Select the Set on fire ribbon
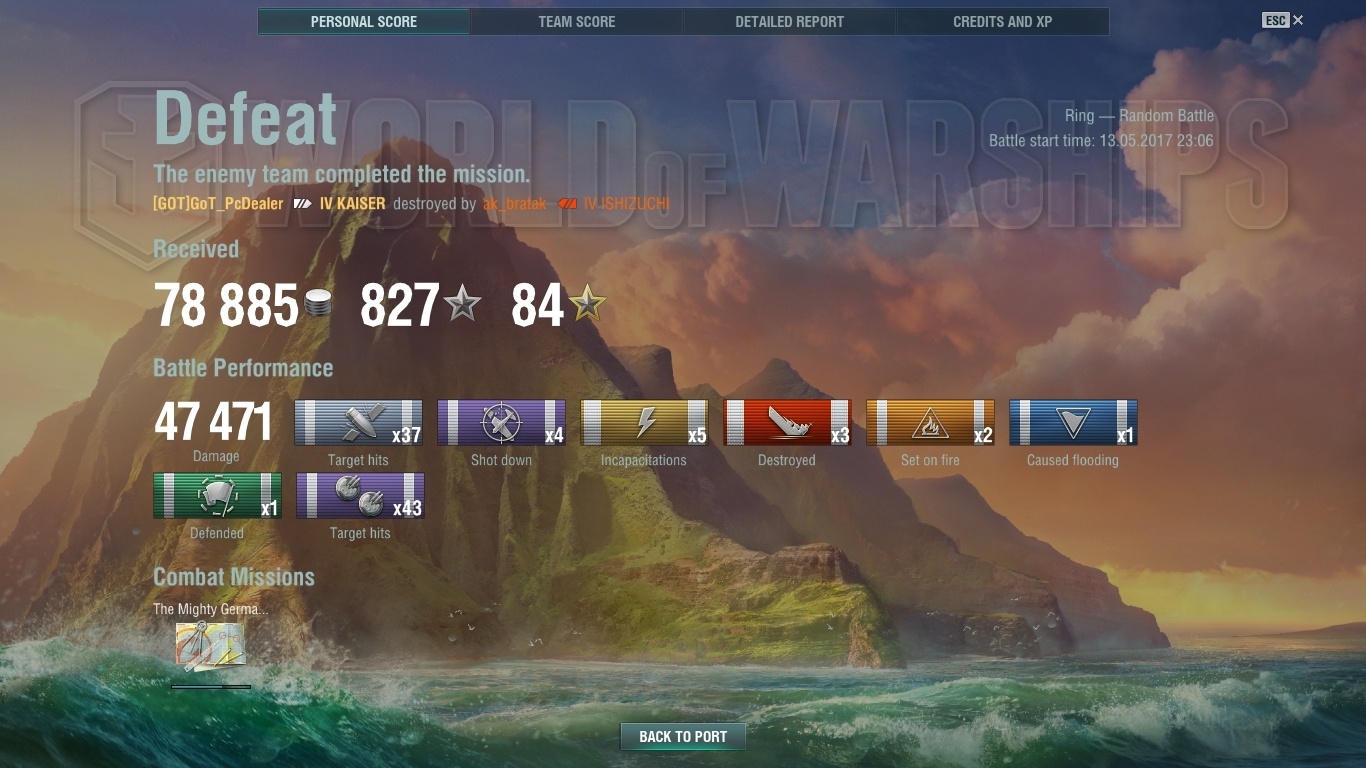1366x768 pixels. [930, 423]
